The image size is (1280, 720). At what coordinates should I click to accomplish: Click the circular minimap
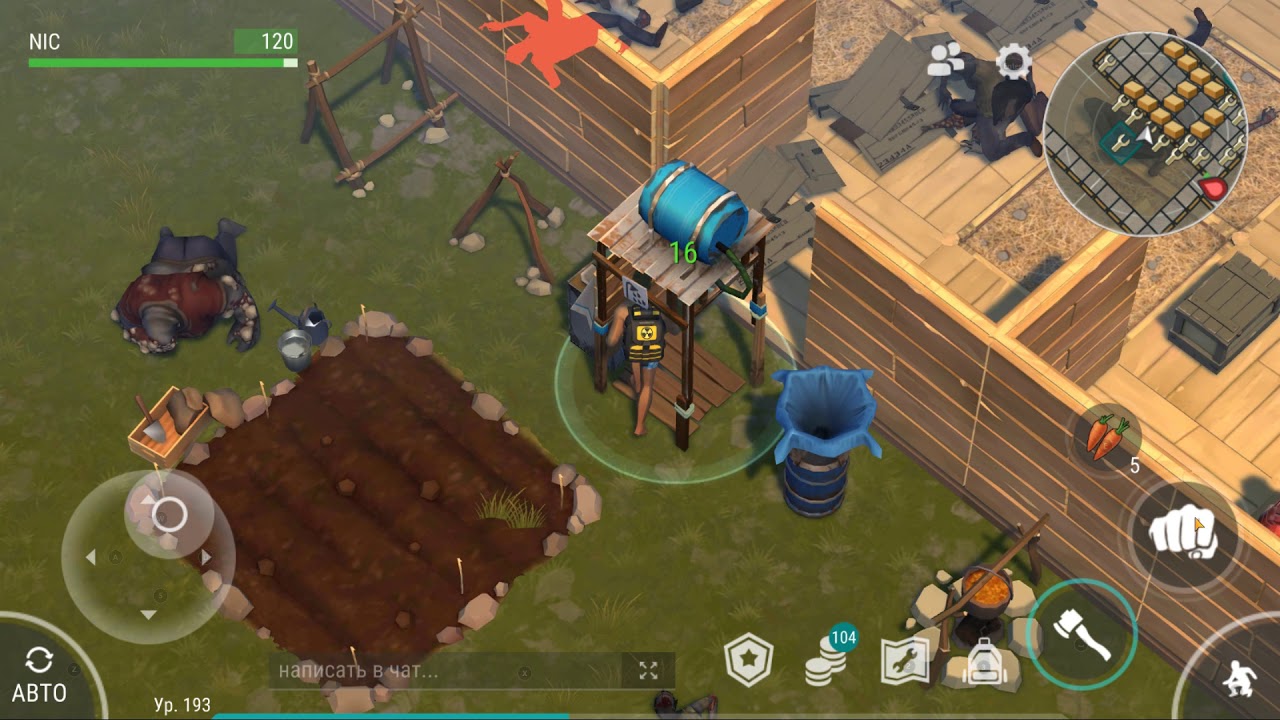tap(1145, 134)
